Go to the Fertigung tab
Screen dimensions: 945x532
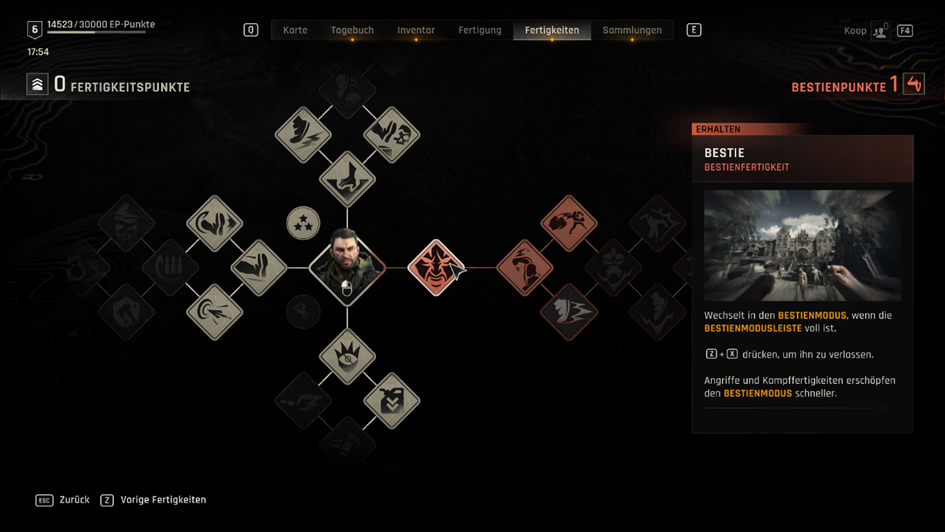[x=480, y=30]
